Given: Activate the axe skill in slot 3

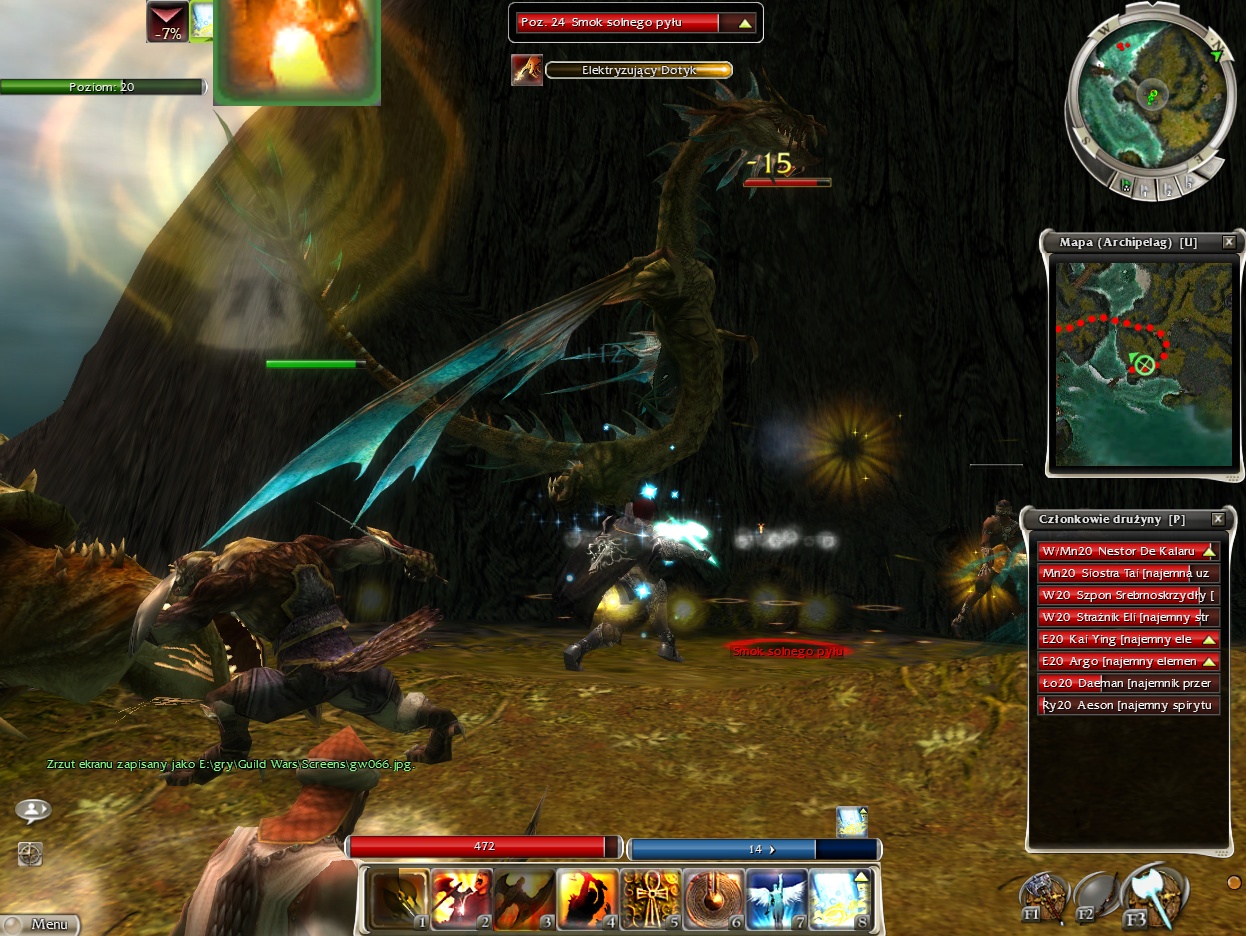Looking at the screenshot, I should tap(524, 897).
